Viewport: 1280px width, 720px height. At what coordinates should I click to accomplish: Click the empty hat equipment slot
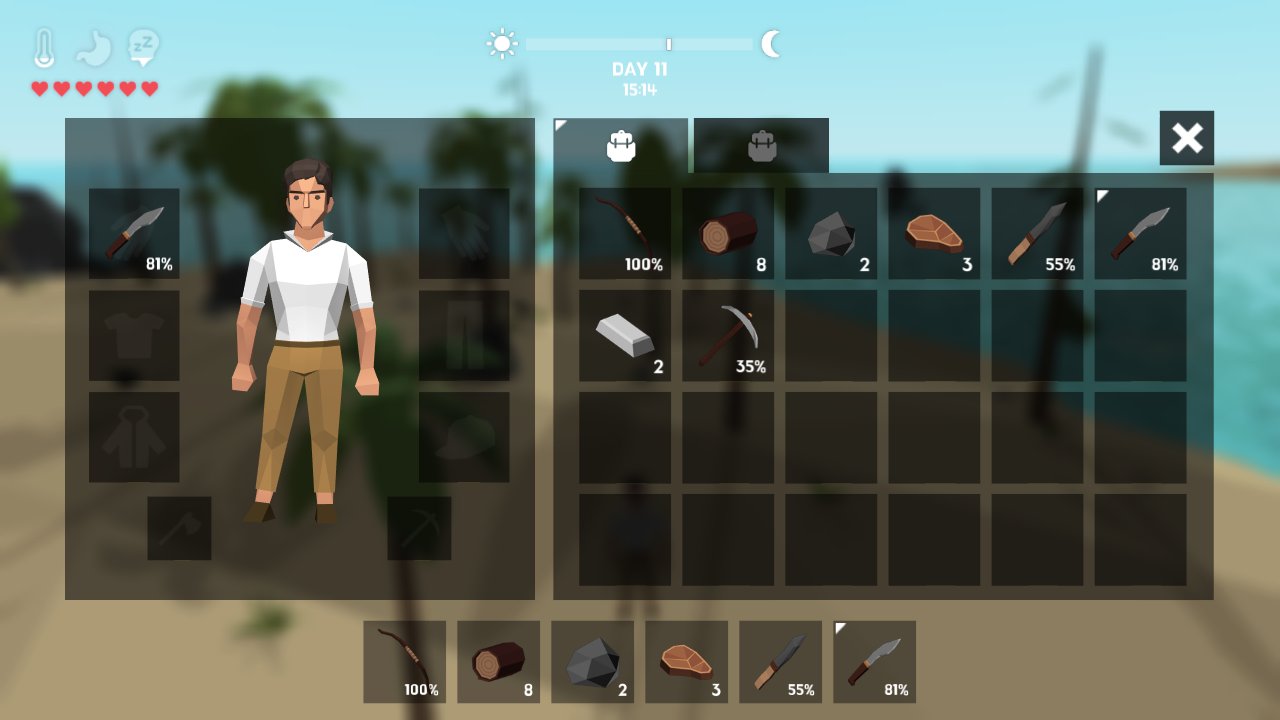[464, 437]
